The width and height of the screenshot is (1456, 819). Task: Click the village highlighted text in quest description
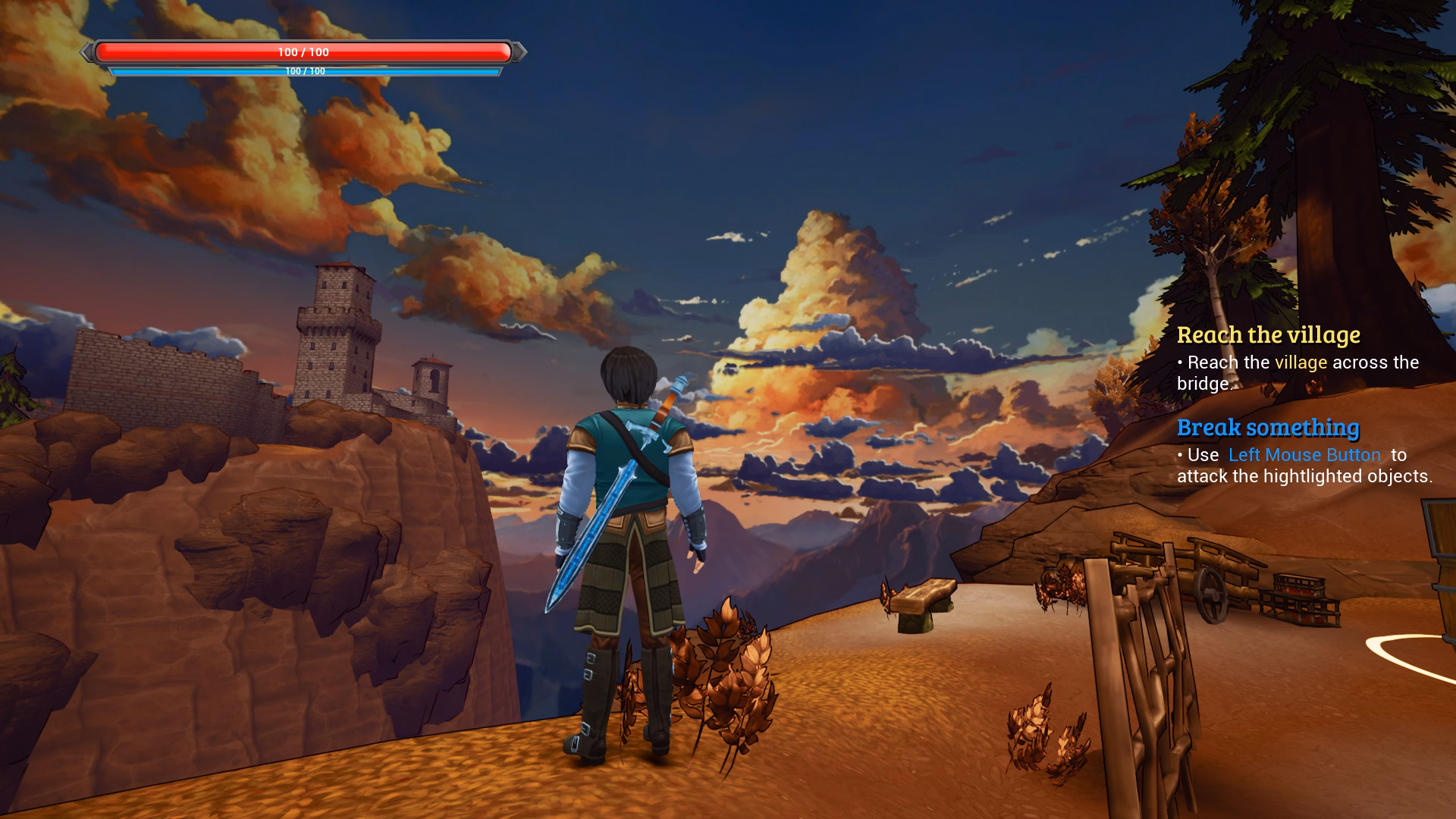pos(1301,362)
